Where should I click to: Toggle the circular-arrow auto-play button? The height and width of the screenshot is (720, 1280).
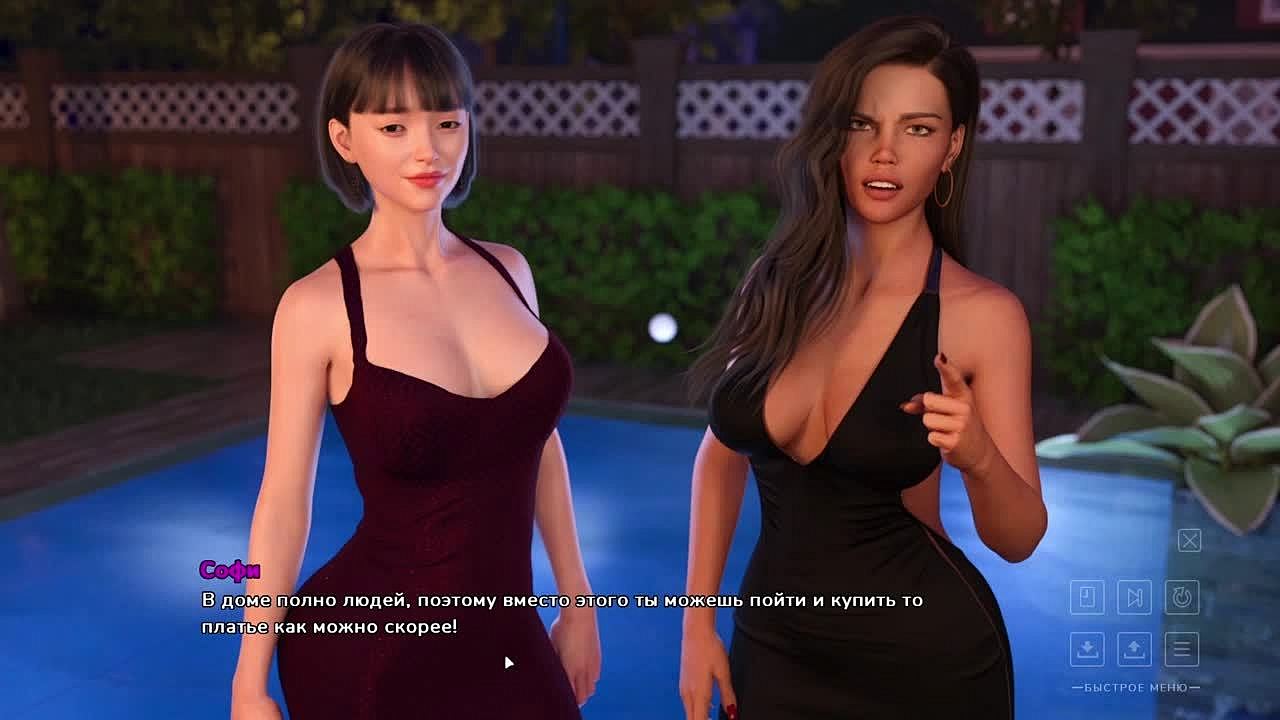[1182, 598]
